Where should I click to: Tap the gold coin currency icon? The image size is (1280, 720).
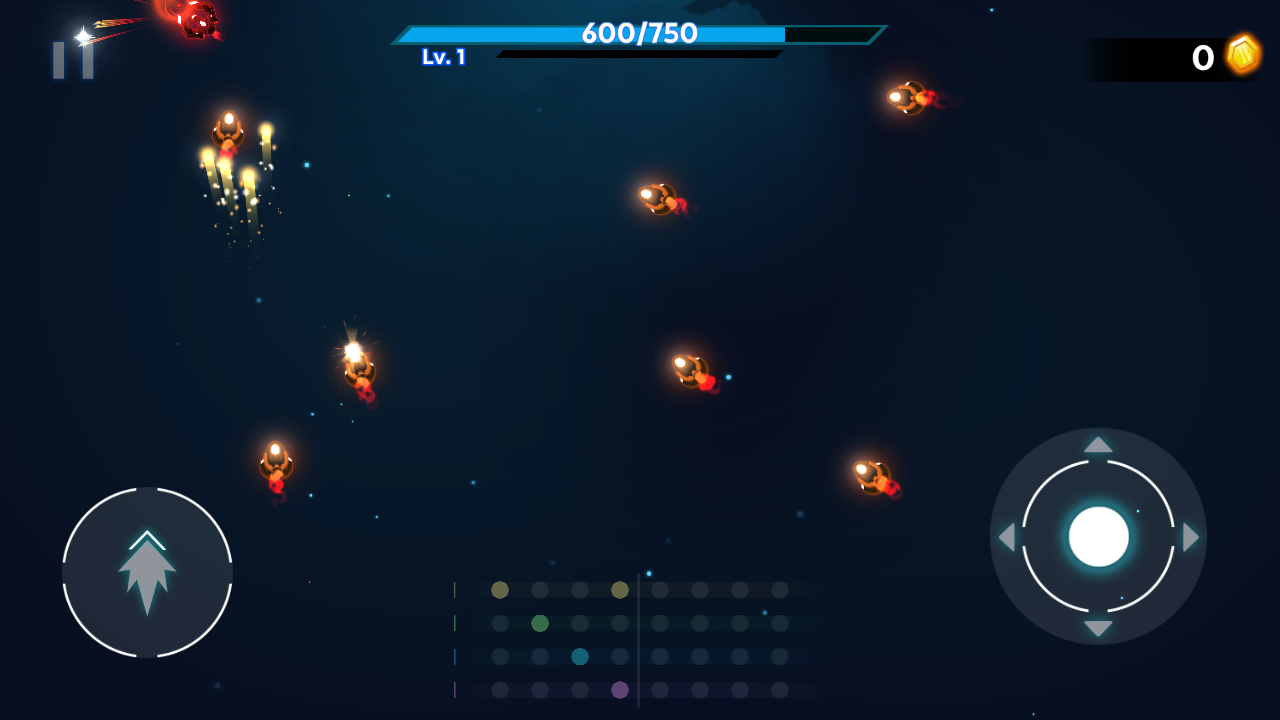pyautogui.click(x=1243, y=55)
